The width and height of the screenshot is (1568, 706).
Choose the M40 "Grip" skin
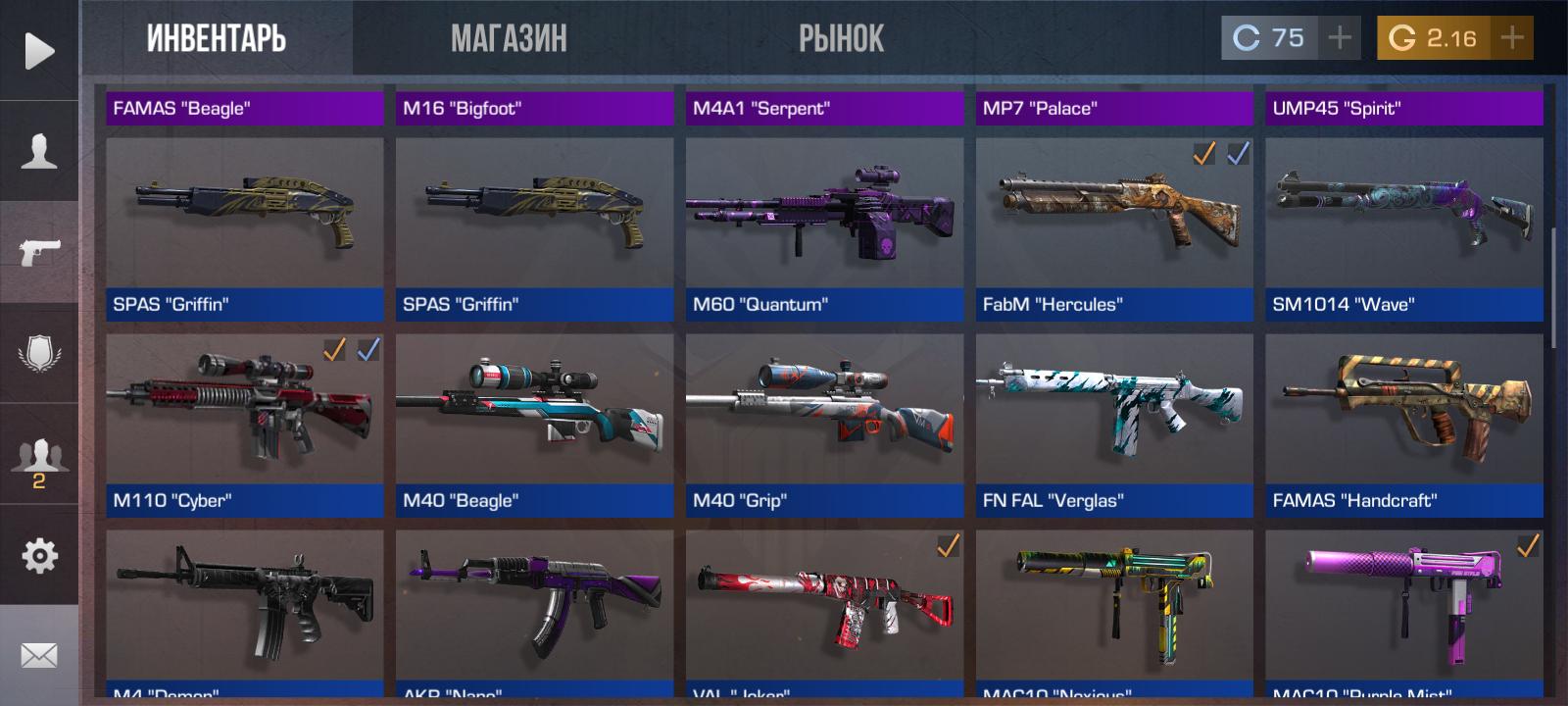[824, 425]
